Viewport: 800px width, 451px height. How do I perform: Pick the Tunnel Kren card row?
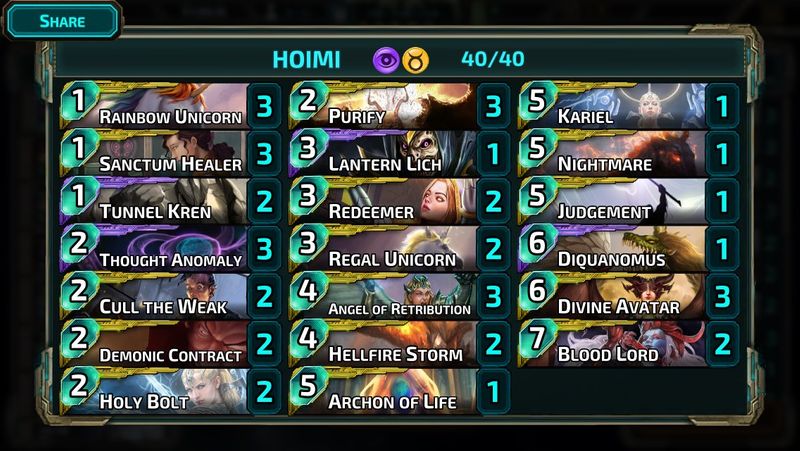tap(160, 201)
